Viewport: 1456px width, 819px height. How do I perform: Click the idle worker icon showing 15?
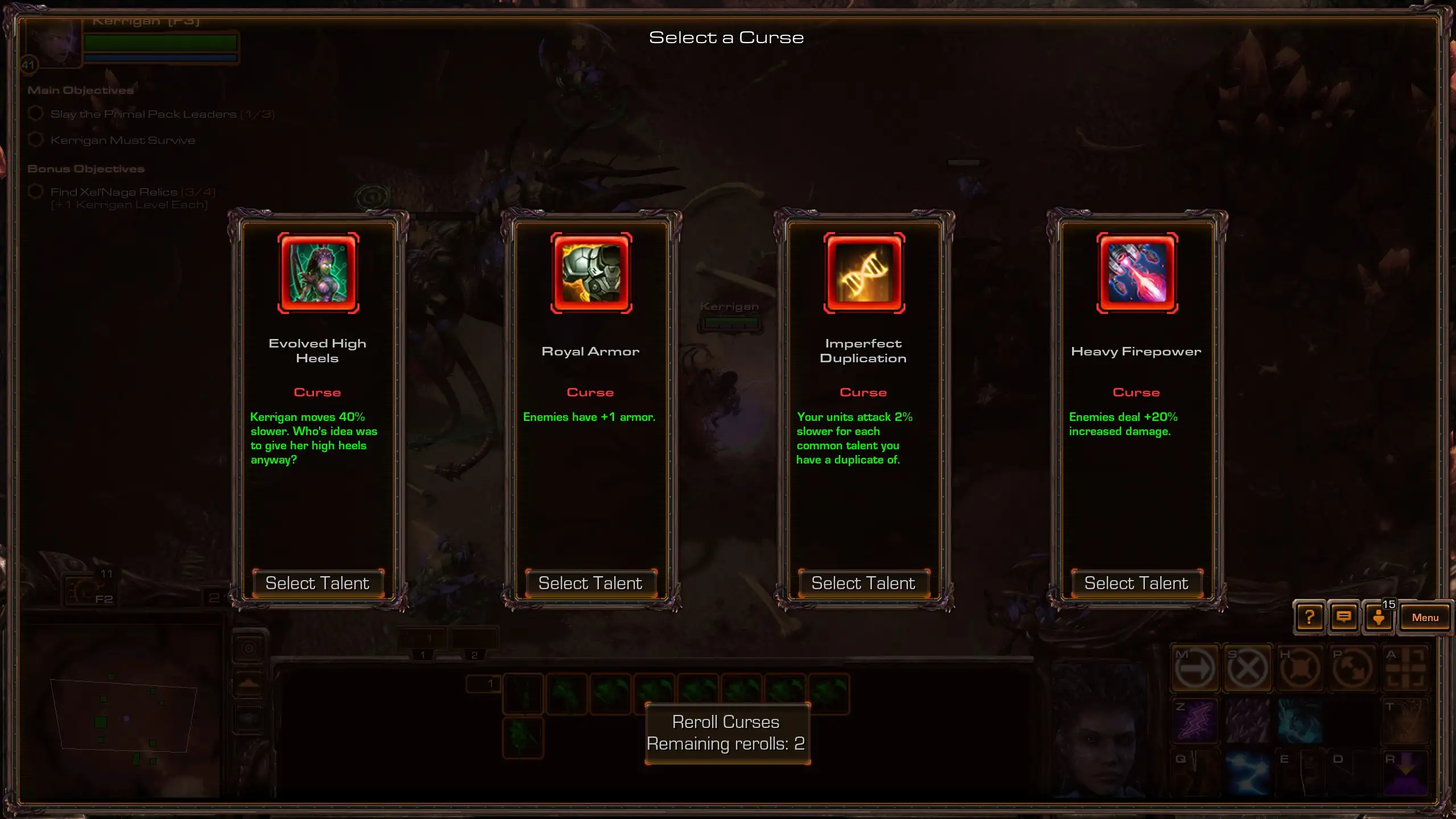1379,617
